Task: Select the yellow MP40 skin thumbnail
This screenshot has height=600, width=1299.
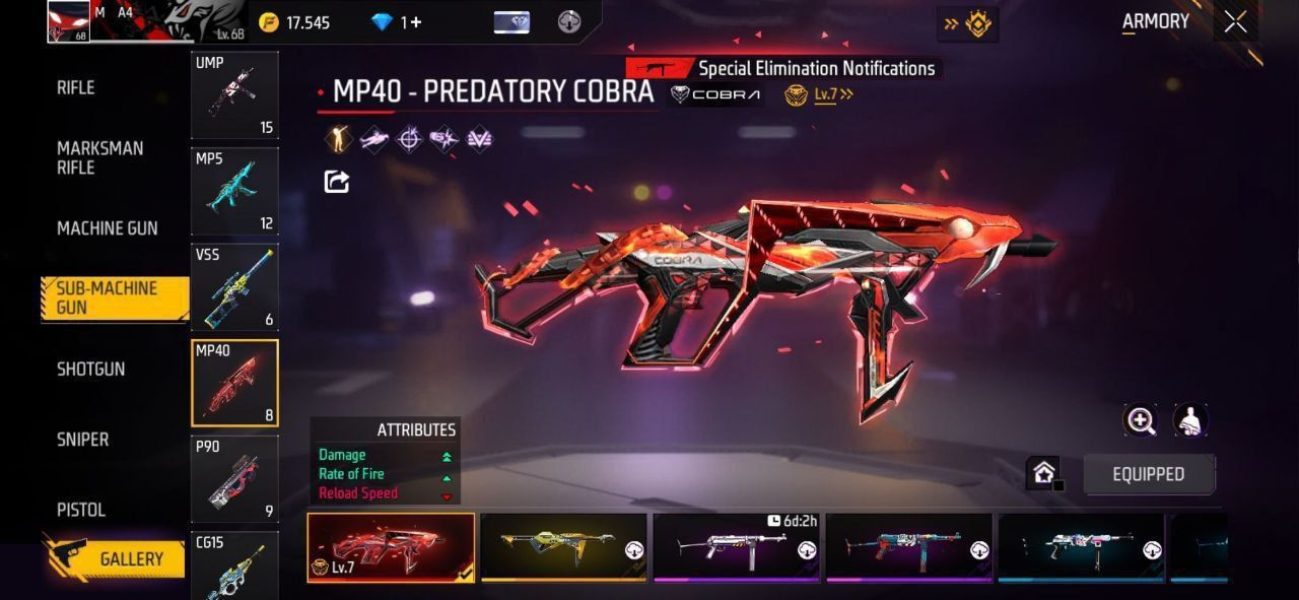Action: (x=564, y=546)
